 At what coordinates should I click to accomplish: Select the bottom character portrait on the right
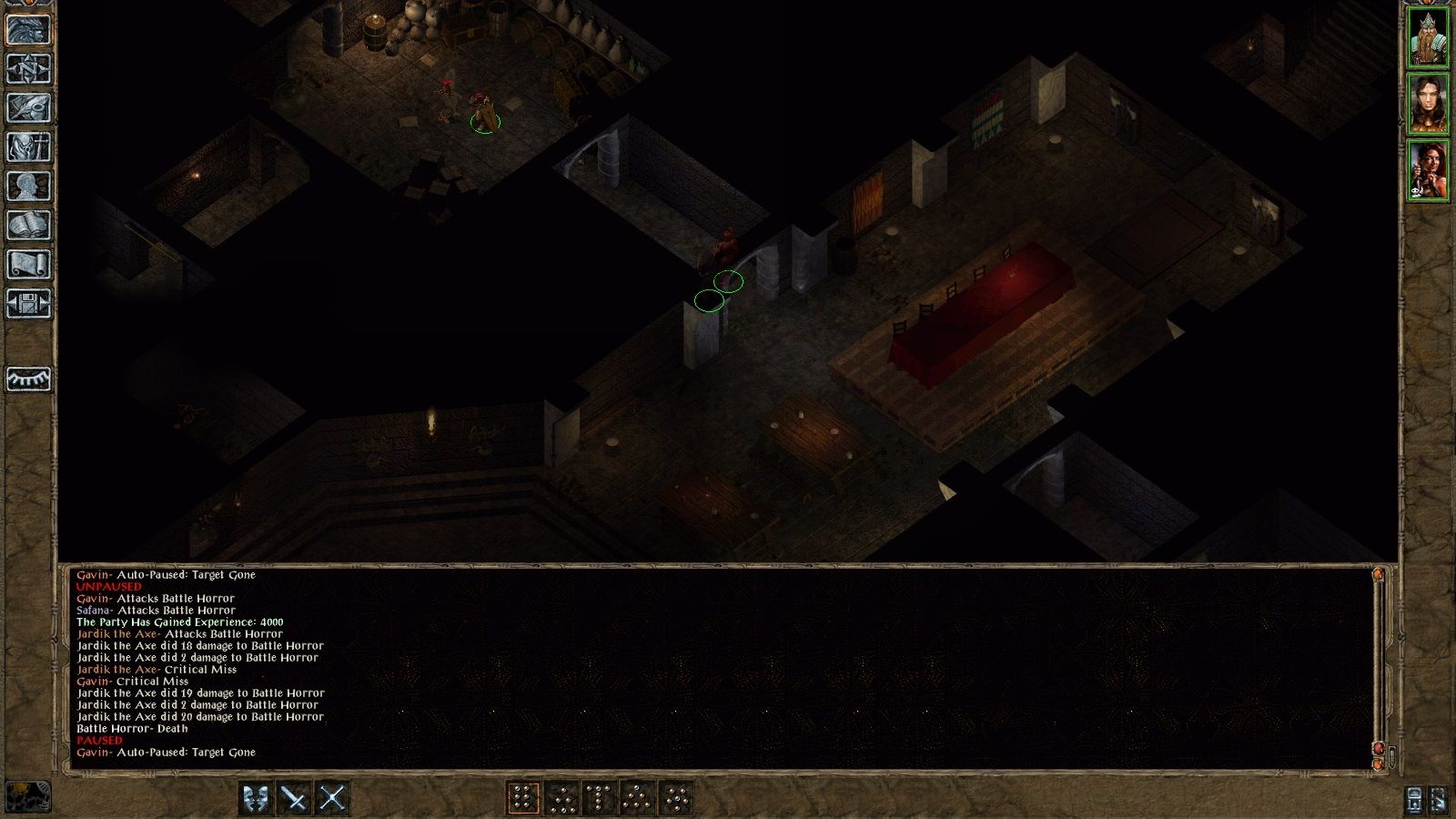pos(1429,168)
